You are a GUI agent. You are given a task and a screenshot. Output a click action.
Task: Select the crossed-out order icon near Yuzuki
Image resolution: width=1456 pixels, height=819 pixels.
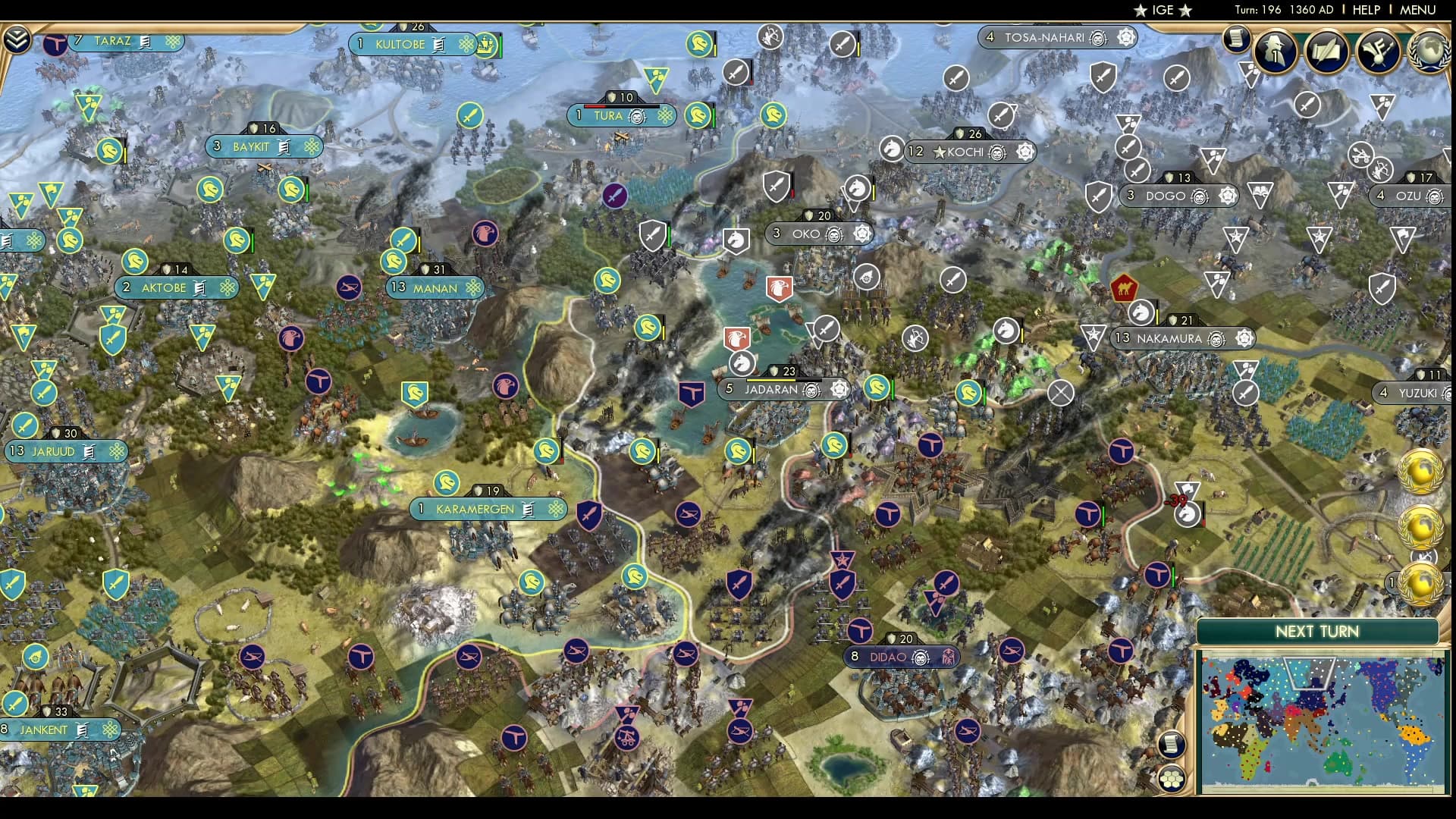[x=1060, y=394]
